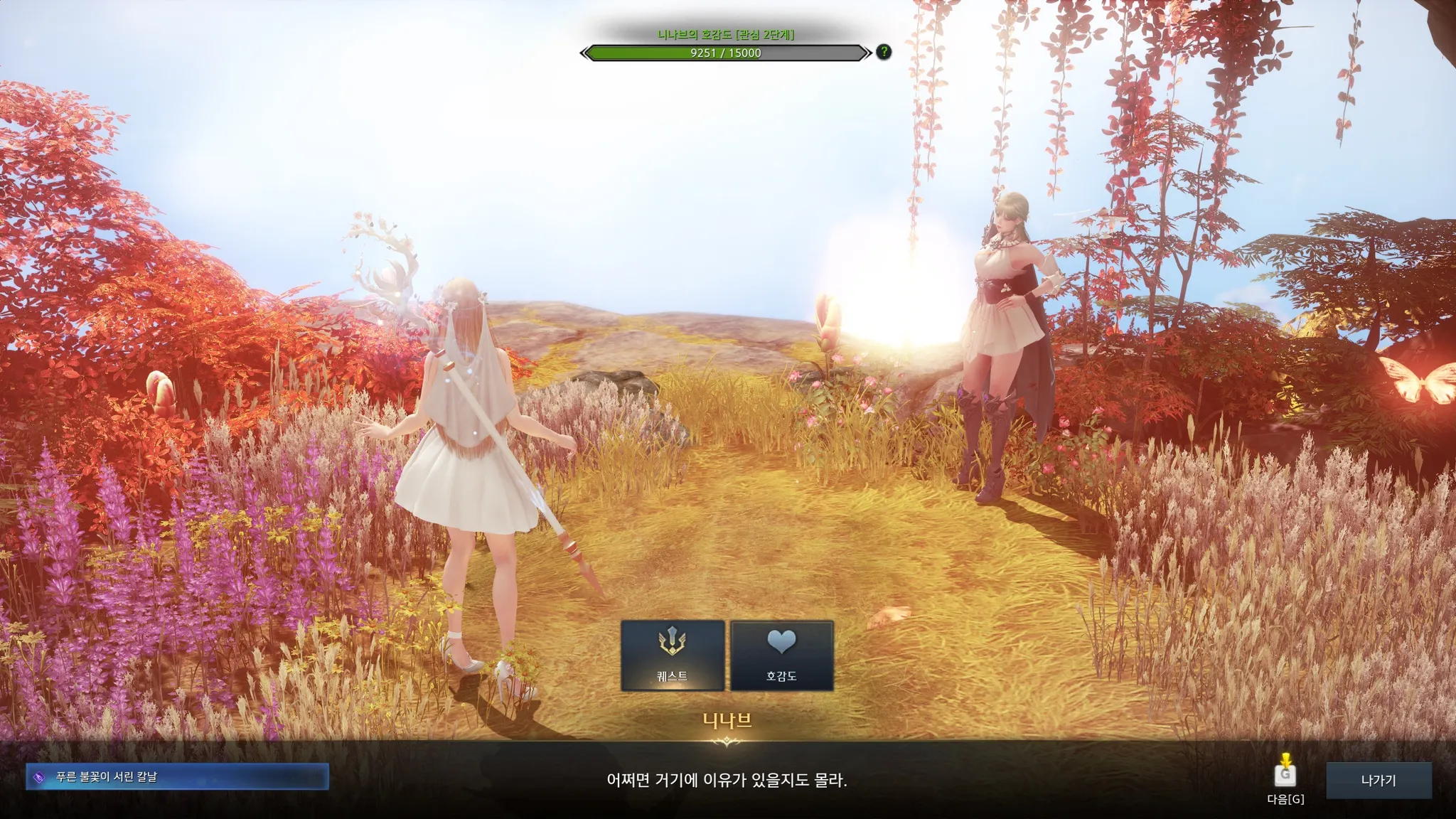Leave the conversation with 나가기
Image resolution: width=1456 pixels, height=819 pixels.
point(1378,780)
